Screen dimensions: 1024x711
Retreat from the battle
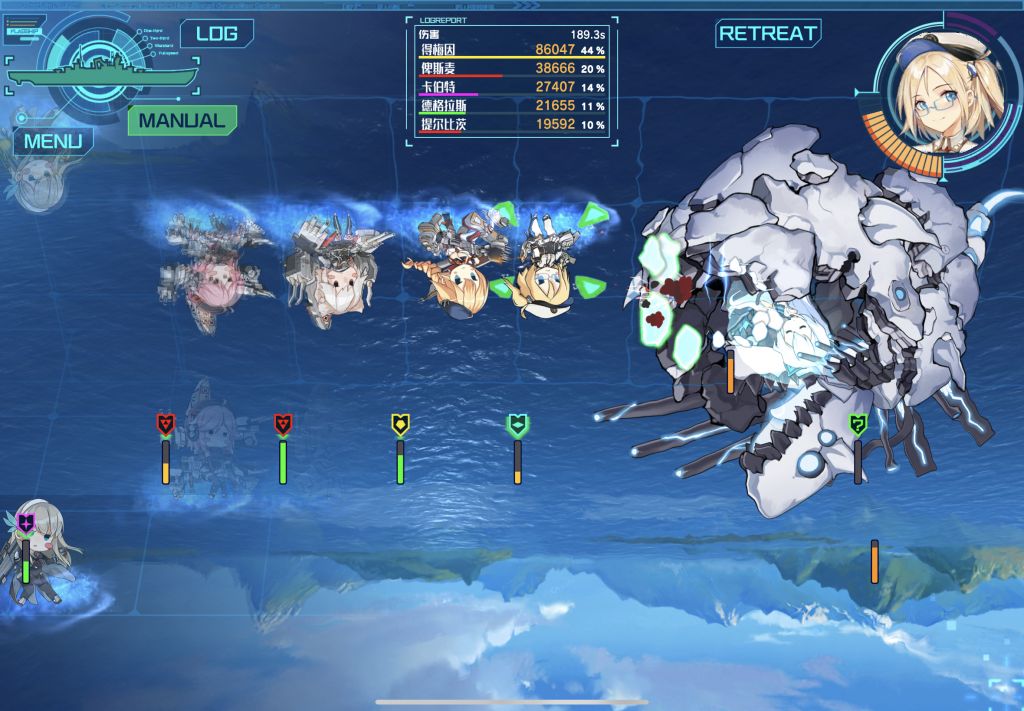click(768, 33)
